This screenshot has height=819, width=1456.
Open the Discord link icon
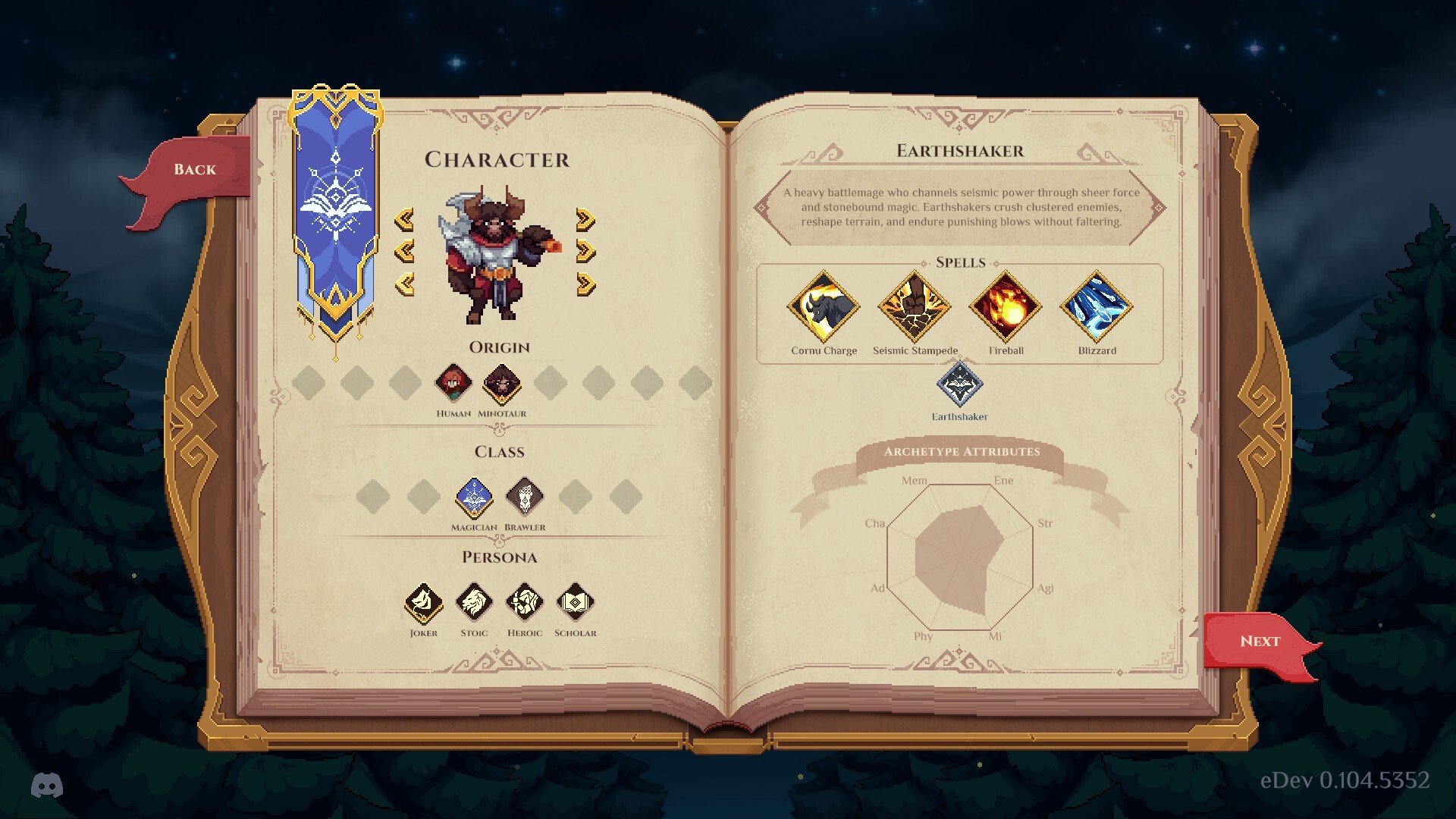point(47,786)
